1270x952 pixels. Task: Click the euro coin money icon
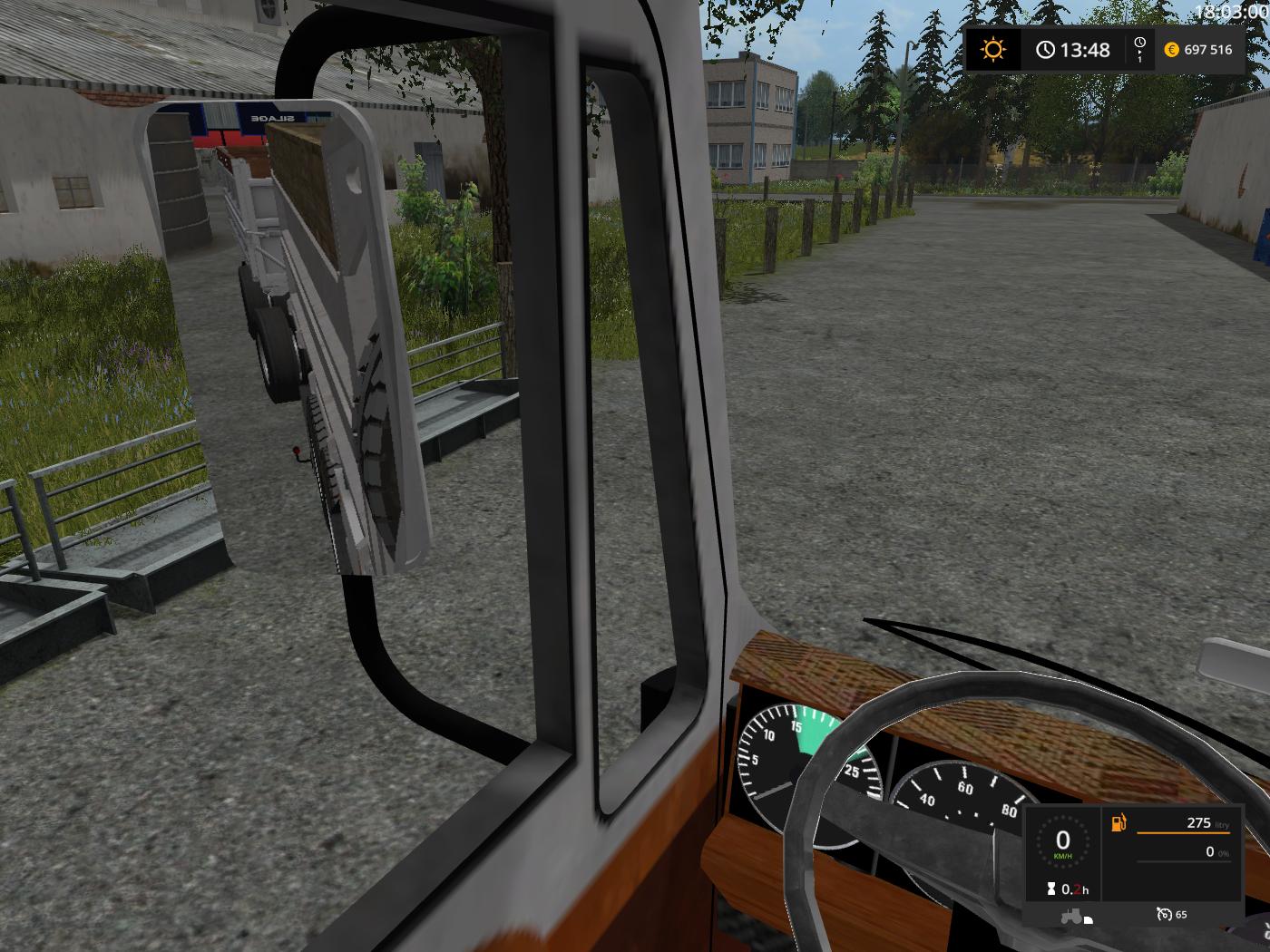(x=1171, y=50)
